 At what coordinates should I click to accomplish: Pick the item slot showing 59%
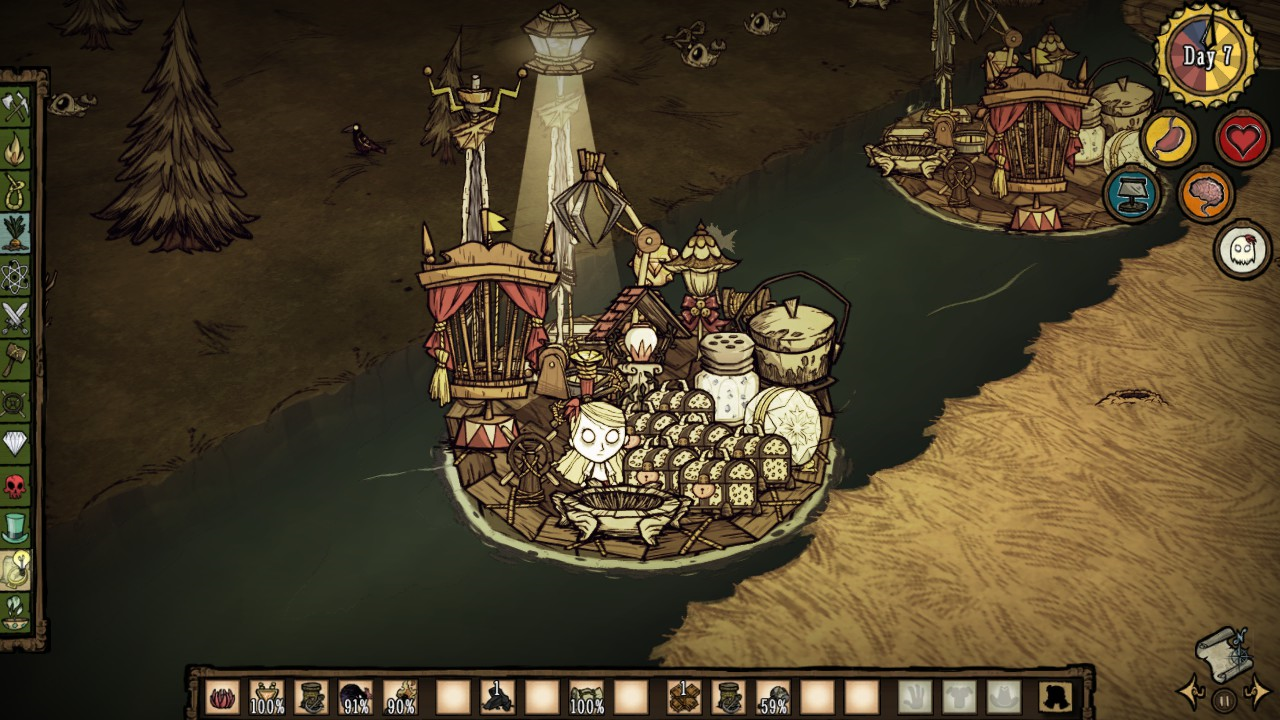[x=772, y=697]
